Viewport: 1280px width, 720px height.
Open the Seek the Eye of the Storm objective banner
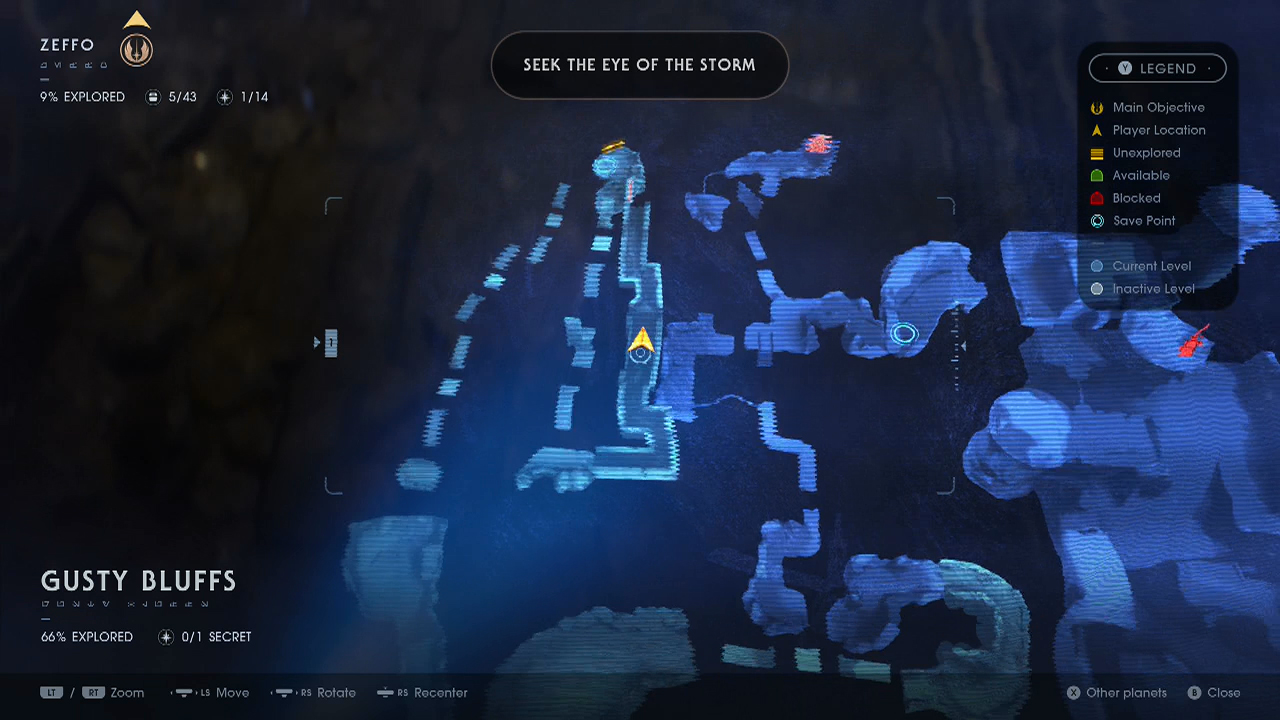pyautogui.click(x=639, y=64)
